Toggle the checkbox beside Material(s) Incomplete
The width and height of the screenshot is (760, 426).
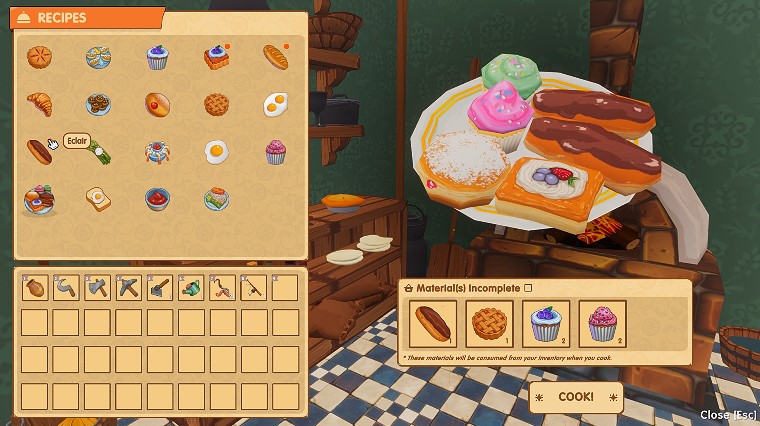point(529,288)
